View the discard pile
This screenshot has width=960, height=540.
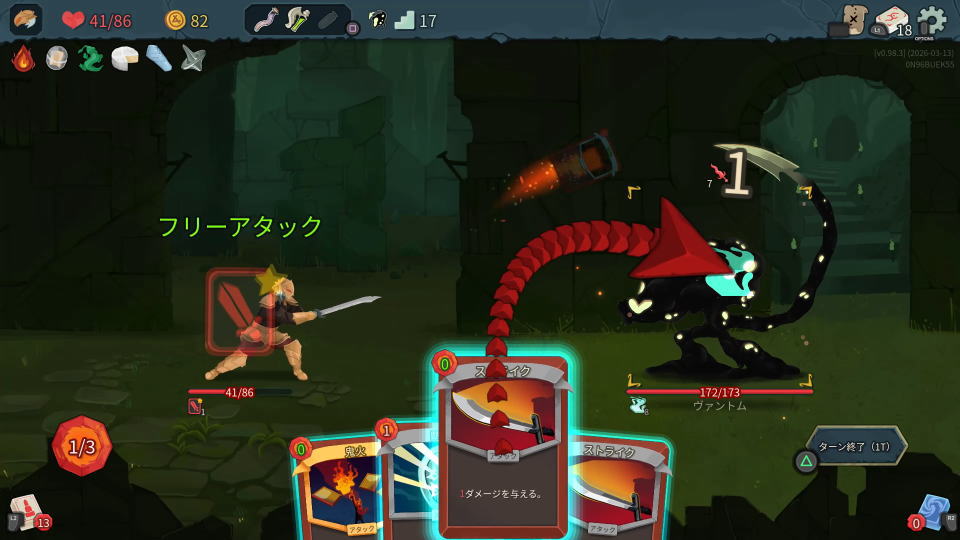pyautogui.click(x=934, y=512)
